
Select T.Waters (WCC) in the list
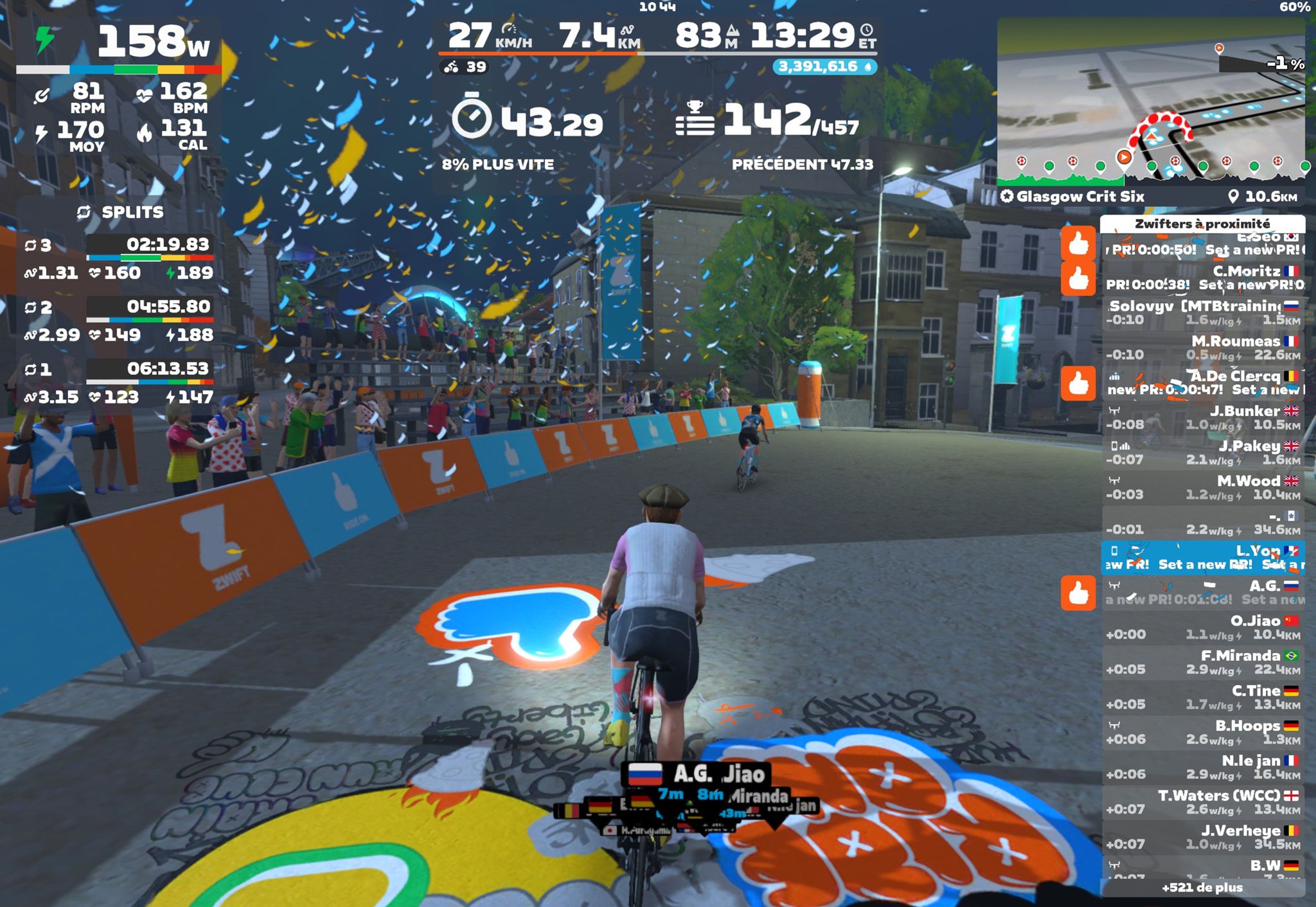tap(1202, 802)
